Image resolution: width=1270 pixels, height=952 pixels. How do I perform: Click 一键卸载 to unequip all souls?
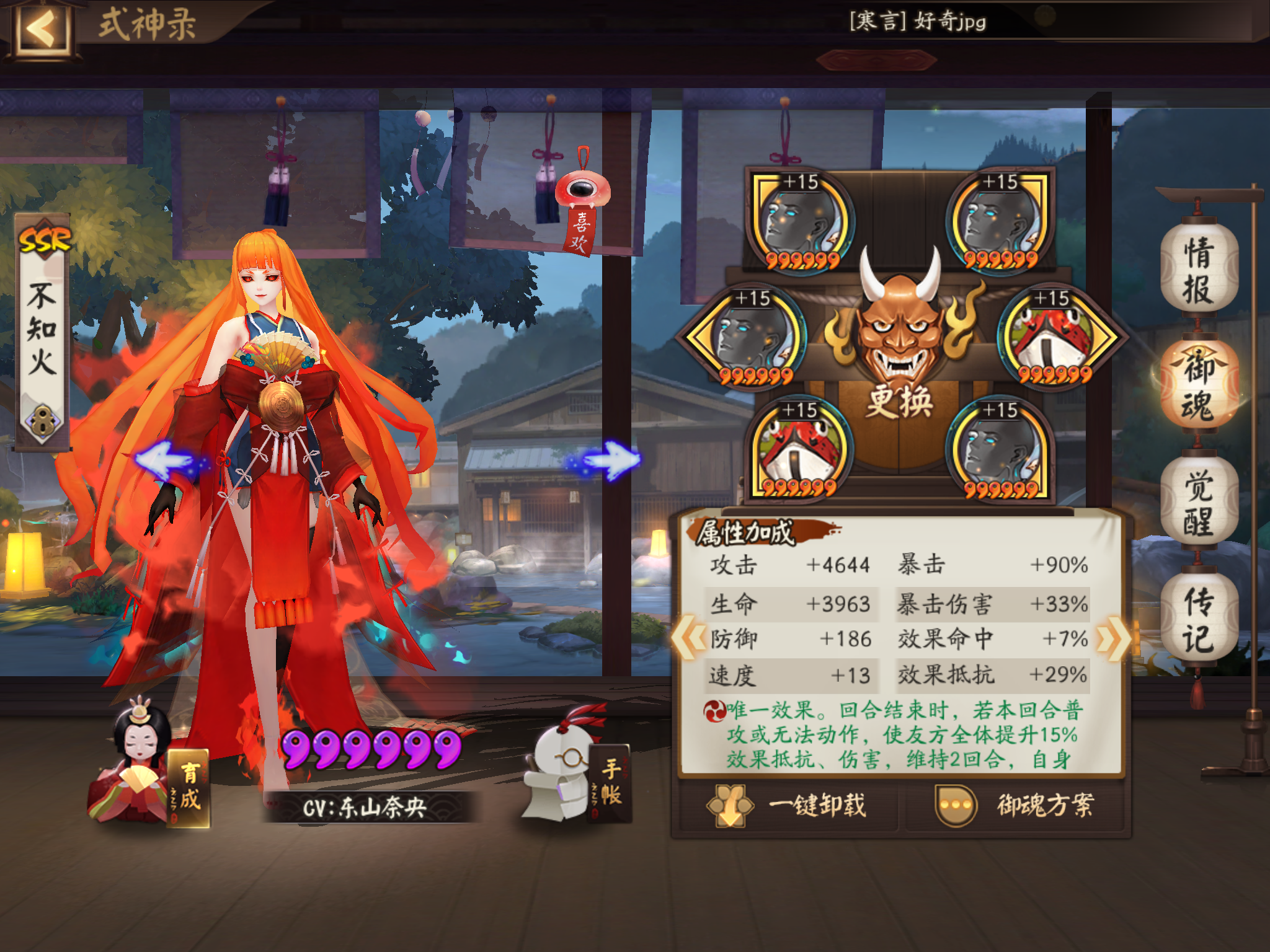click(x=788, y=806)
